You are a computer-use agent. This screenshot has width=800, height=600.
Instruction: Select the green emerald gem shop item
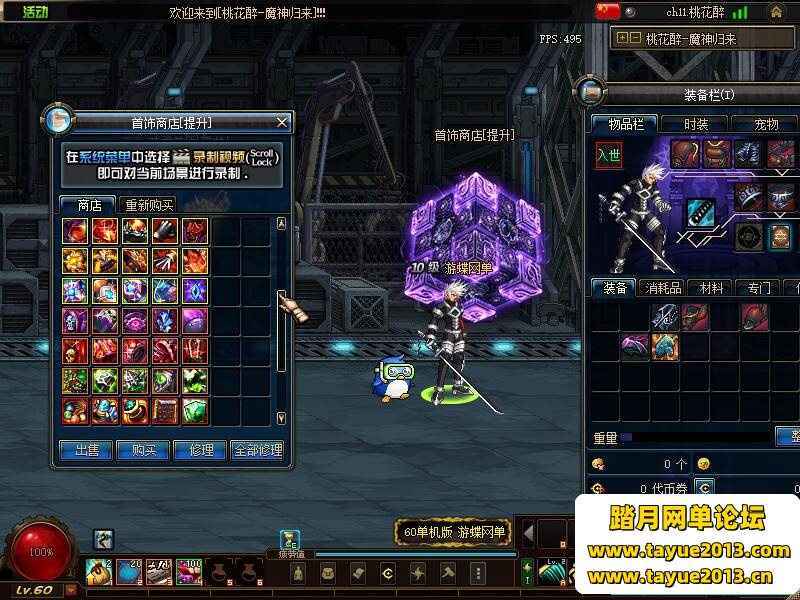(195, 410)
